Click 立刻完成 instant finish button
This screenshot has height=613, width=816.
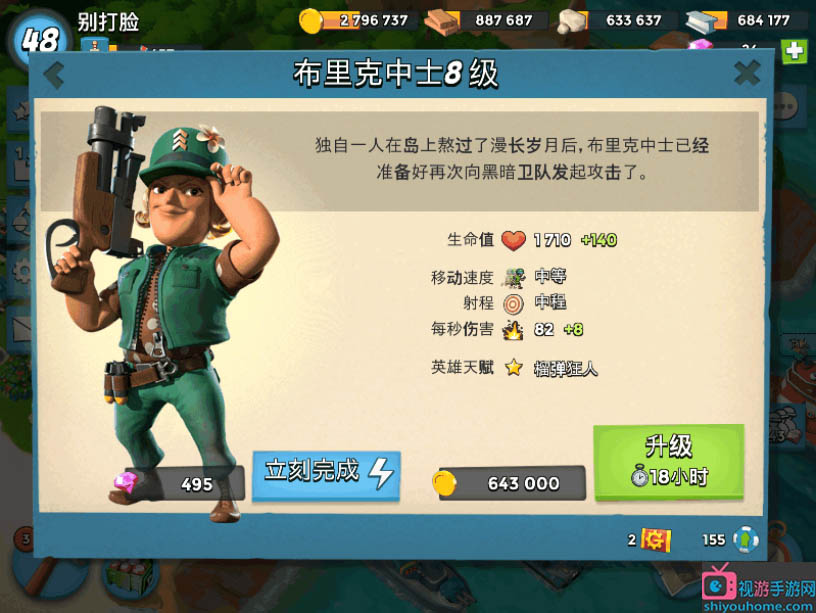(326, 472)
